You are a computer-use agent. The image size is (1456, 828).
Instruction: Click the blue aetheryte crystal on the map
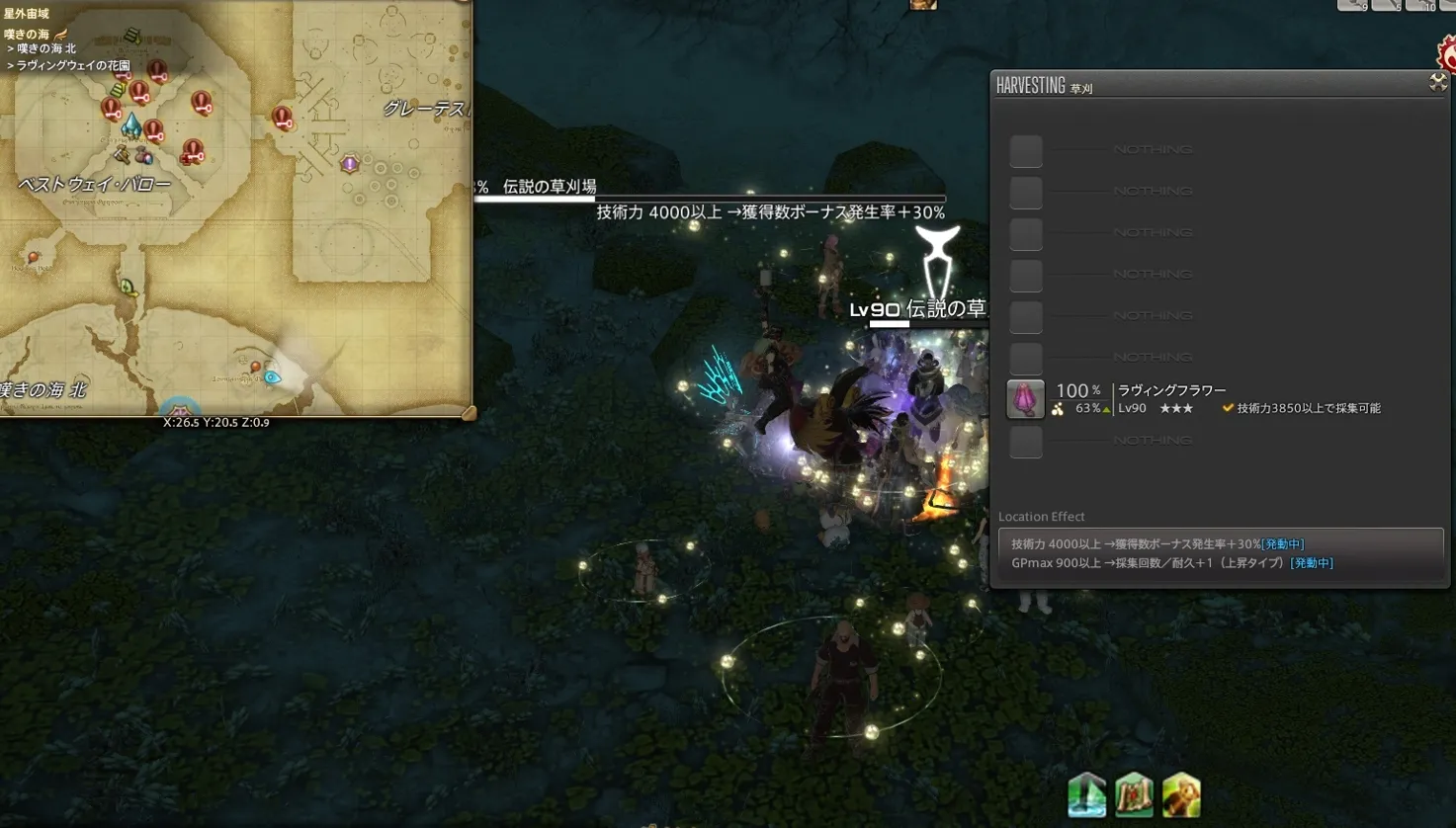[130, 125]
